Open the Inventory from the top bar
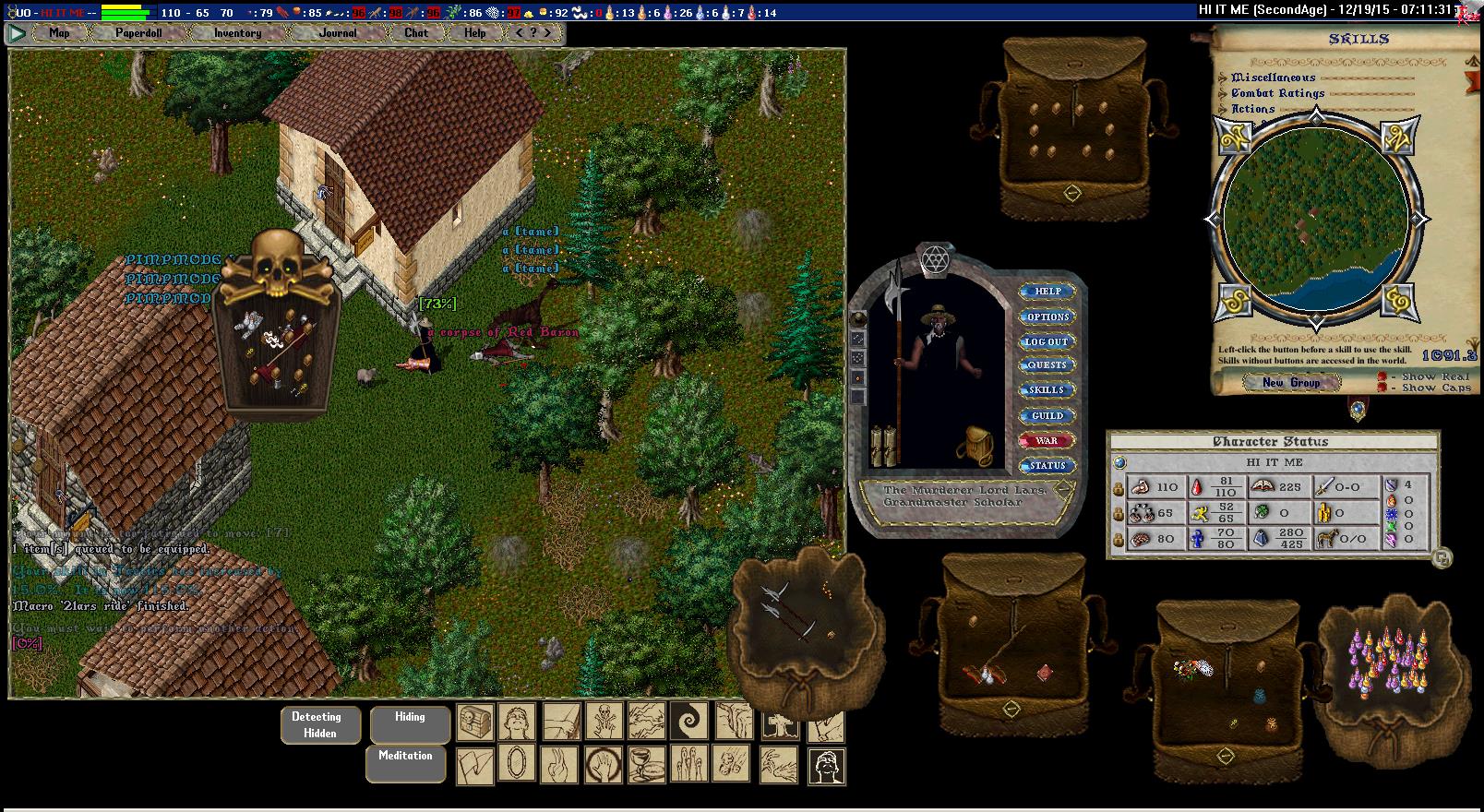Screen dimensions: 1484x812 coord(237,33)
